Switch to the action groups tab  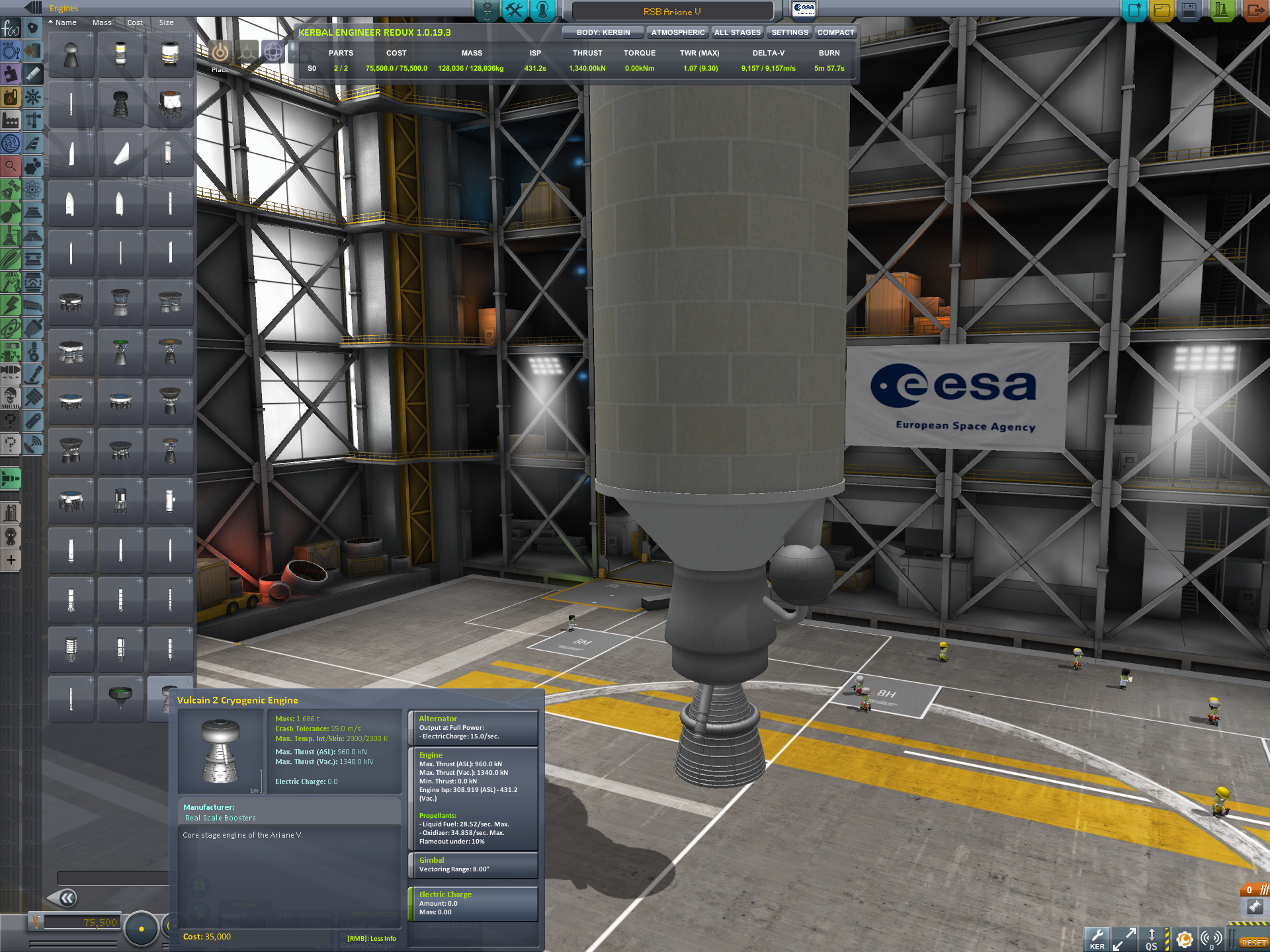514,11
